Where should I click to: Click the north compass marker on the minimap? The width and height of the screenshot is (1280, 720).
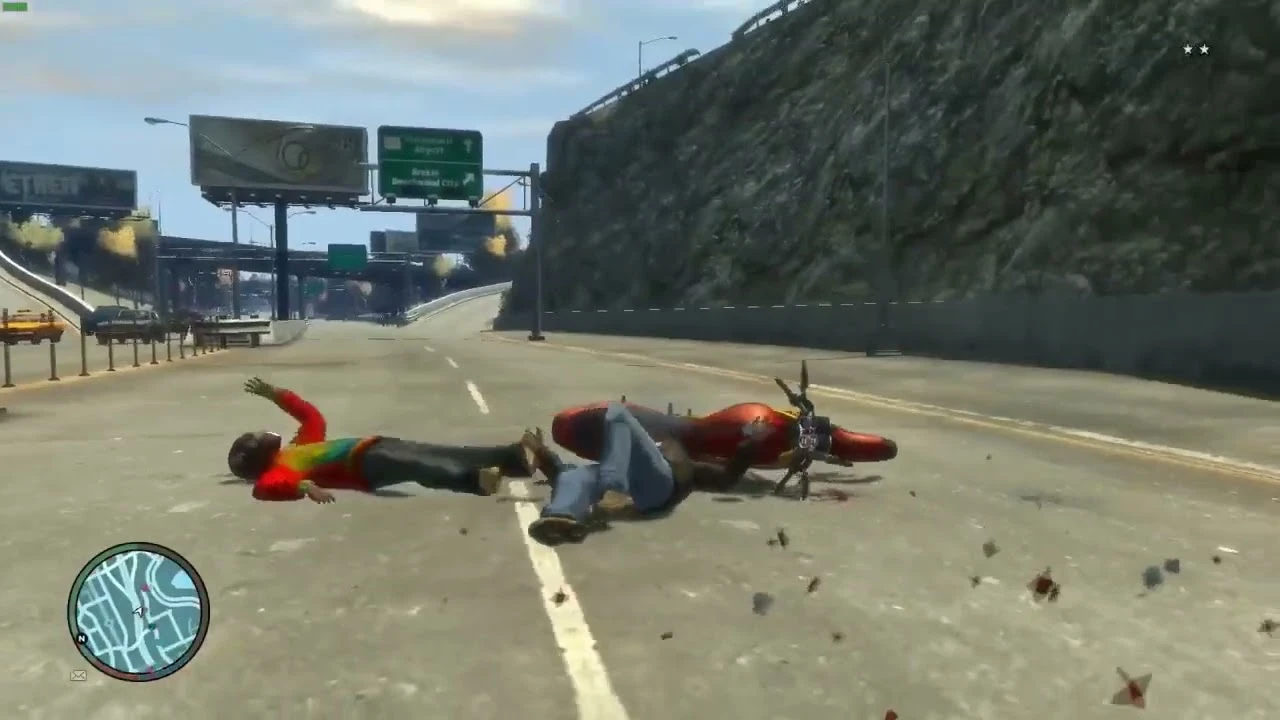(x=81, y=637)
